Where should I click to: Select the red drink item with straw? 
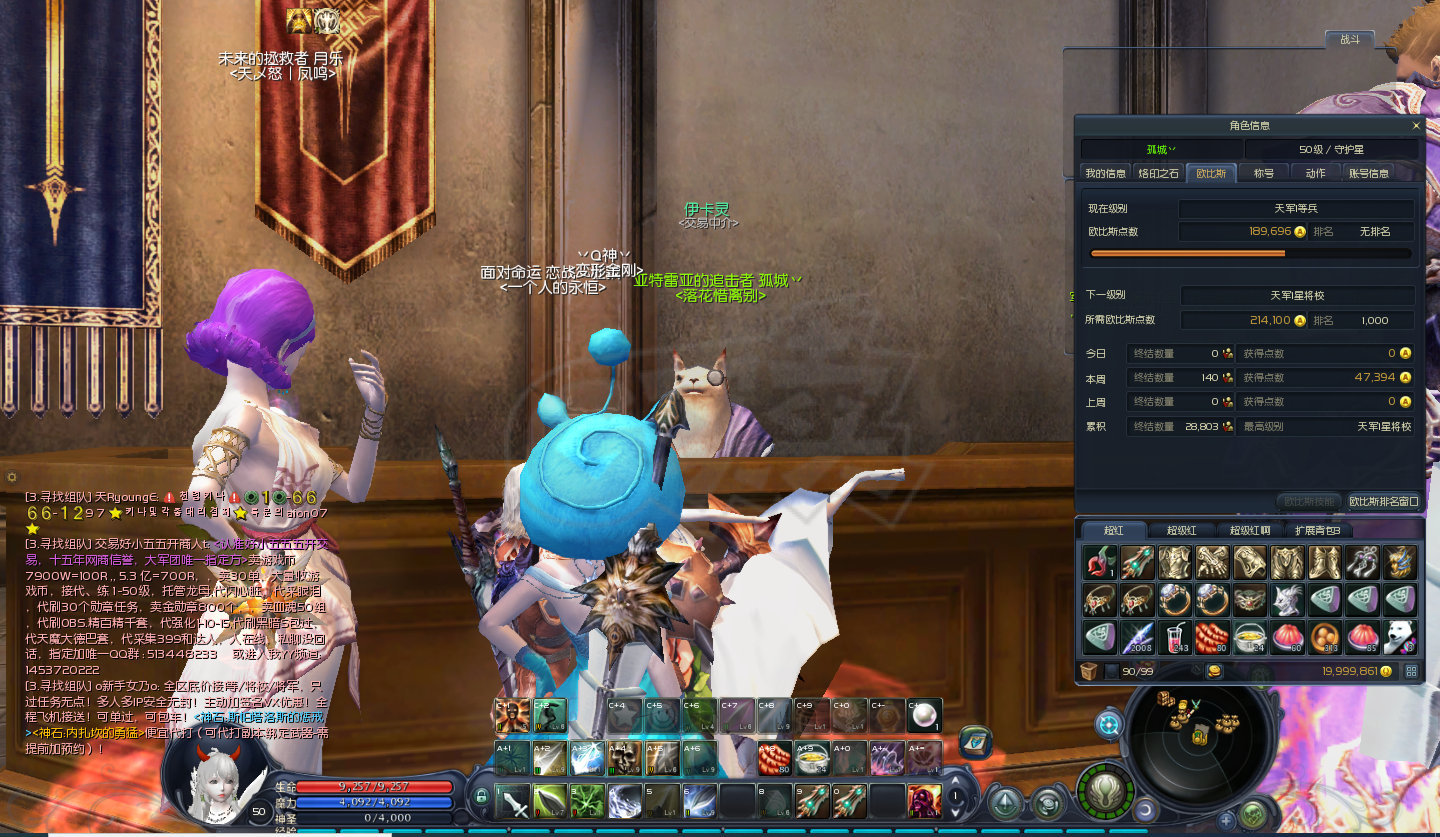tap(1173, 637)
